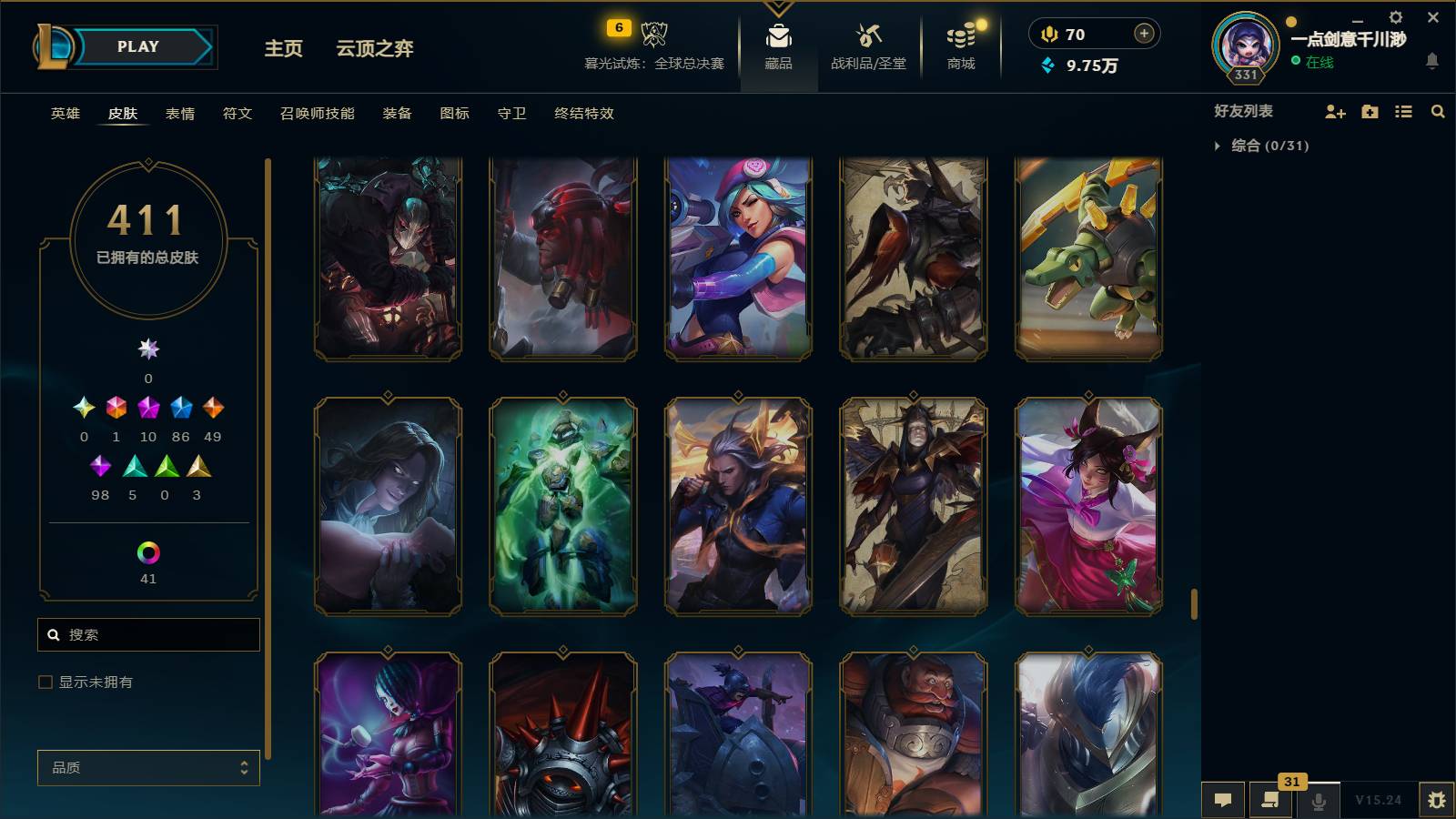Image resolution: width=1456 pixels, height=819 pixels.
Task: Open the 品质 quality dropdown
Action: (147, 767)
